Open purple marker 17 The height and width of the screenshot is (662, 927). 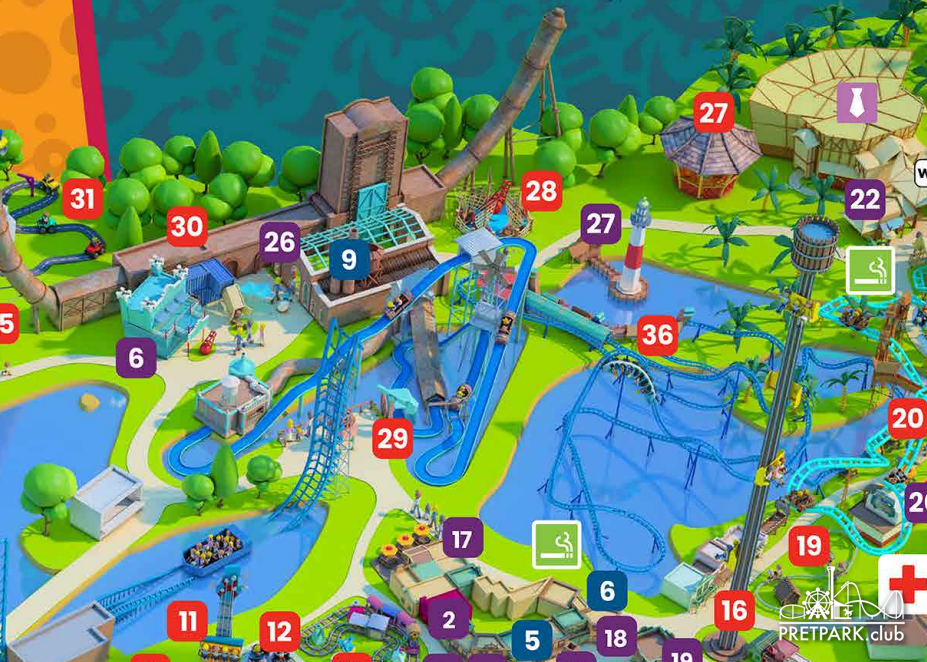462,538
